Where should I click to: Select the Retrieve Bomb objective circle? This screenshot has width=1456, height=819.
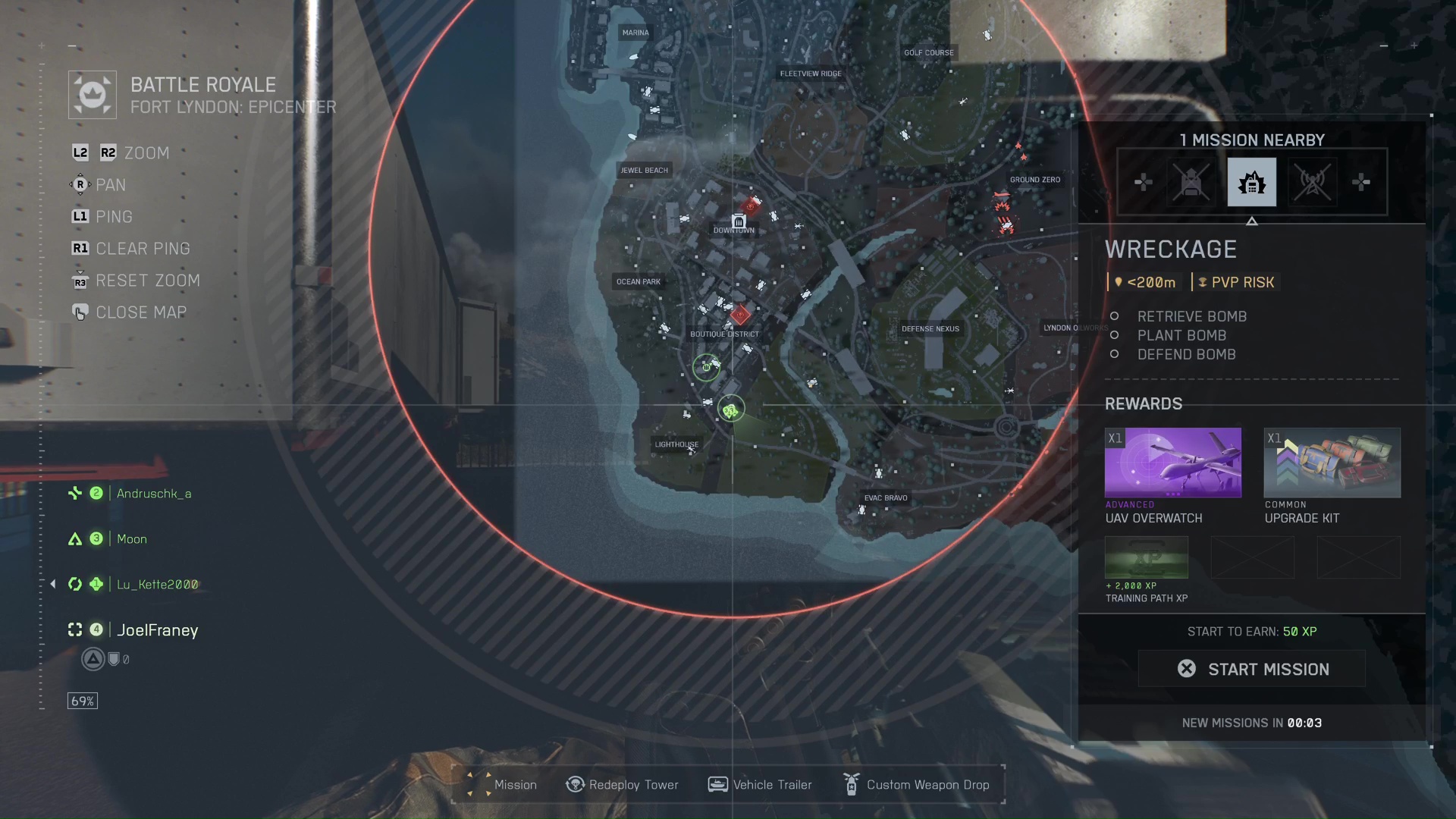1114,316
